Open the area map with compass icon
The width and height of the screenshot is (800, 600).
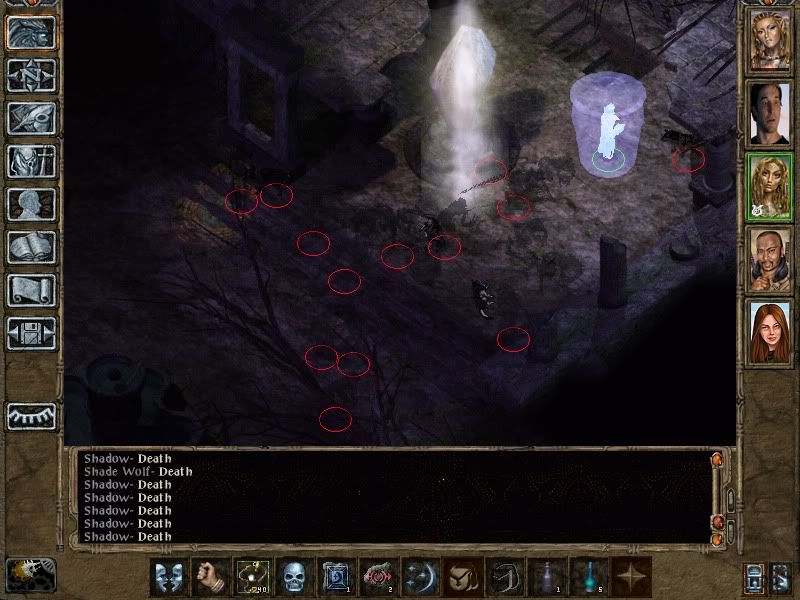(30, 75)
